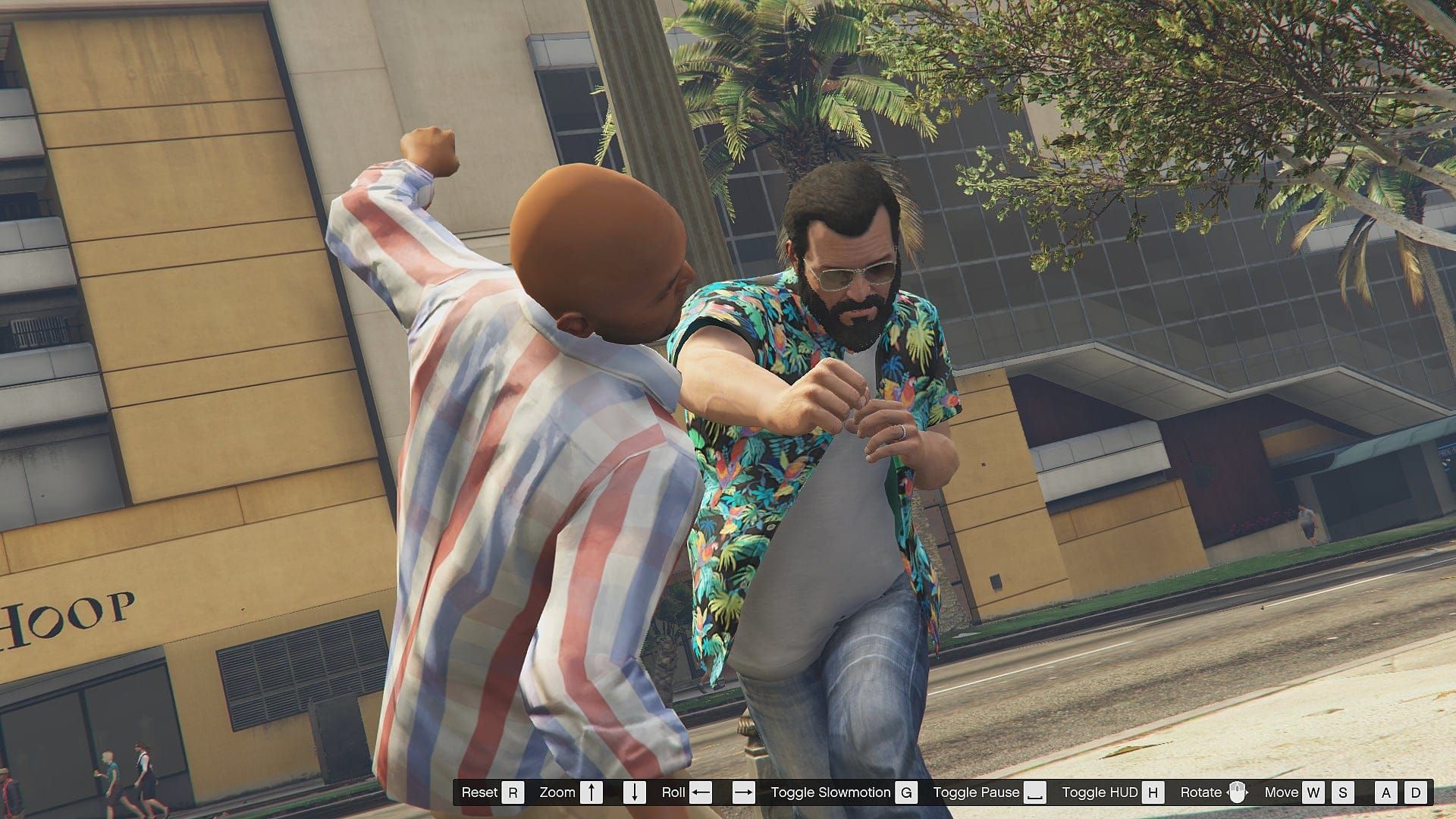Click the D key Move icon

tap(1417, 793)
